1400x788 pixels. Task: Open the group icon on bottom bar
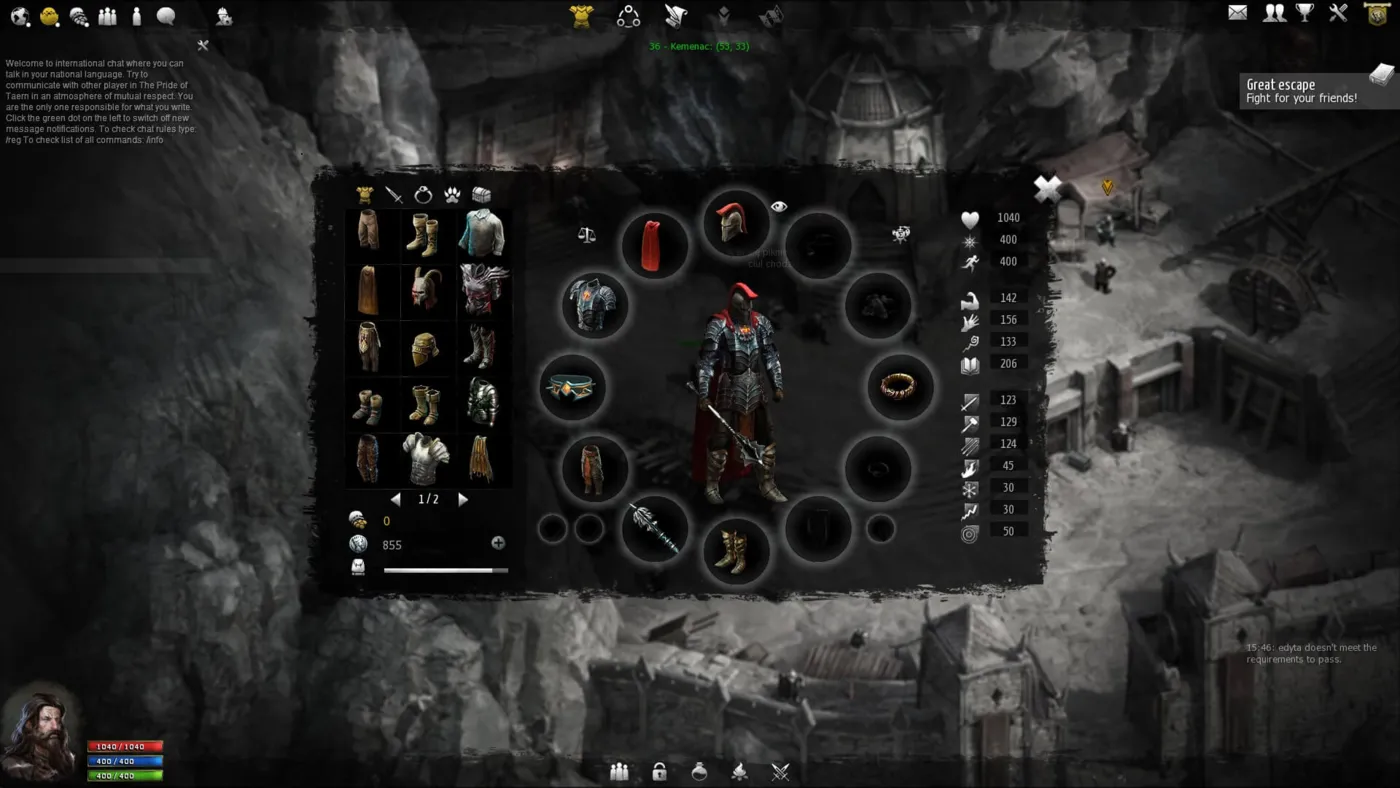point(619,771)
